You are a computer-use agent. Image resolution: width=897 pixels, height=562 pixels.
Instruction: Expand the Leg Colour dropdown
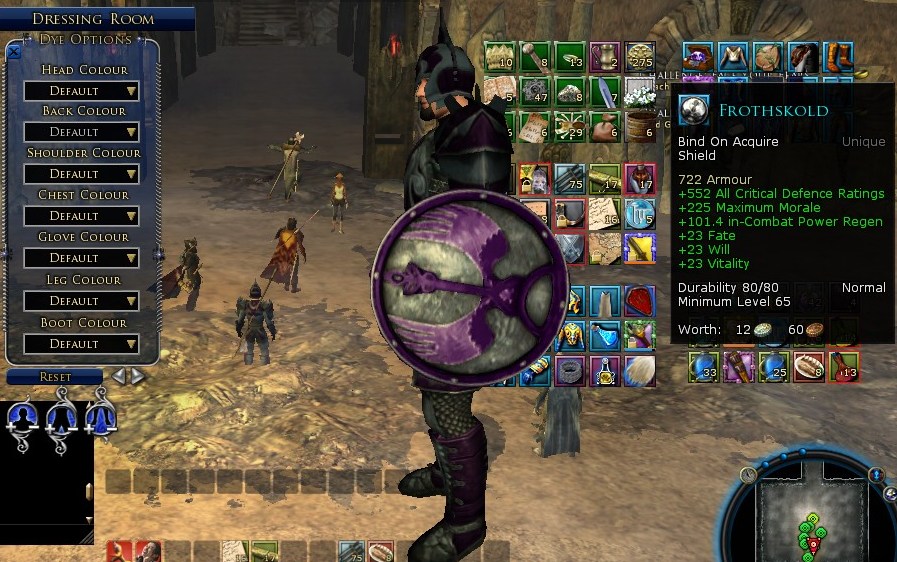(x=82, y=301)
